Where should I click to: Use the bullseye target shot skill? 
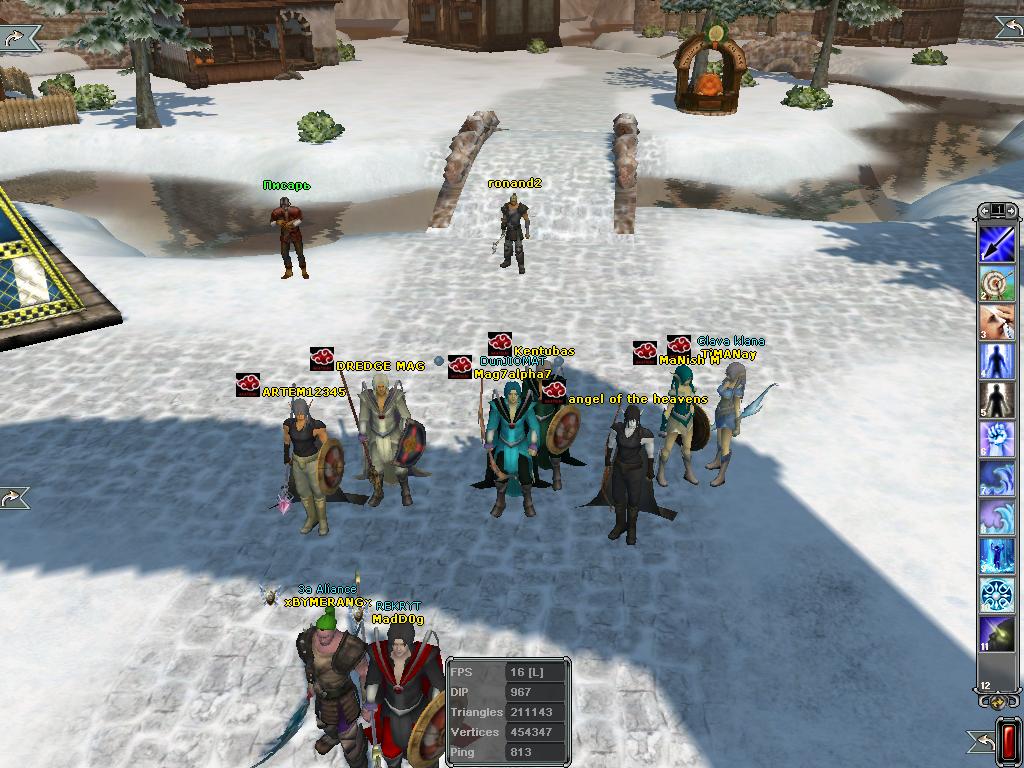(997, 283)
